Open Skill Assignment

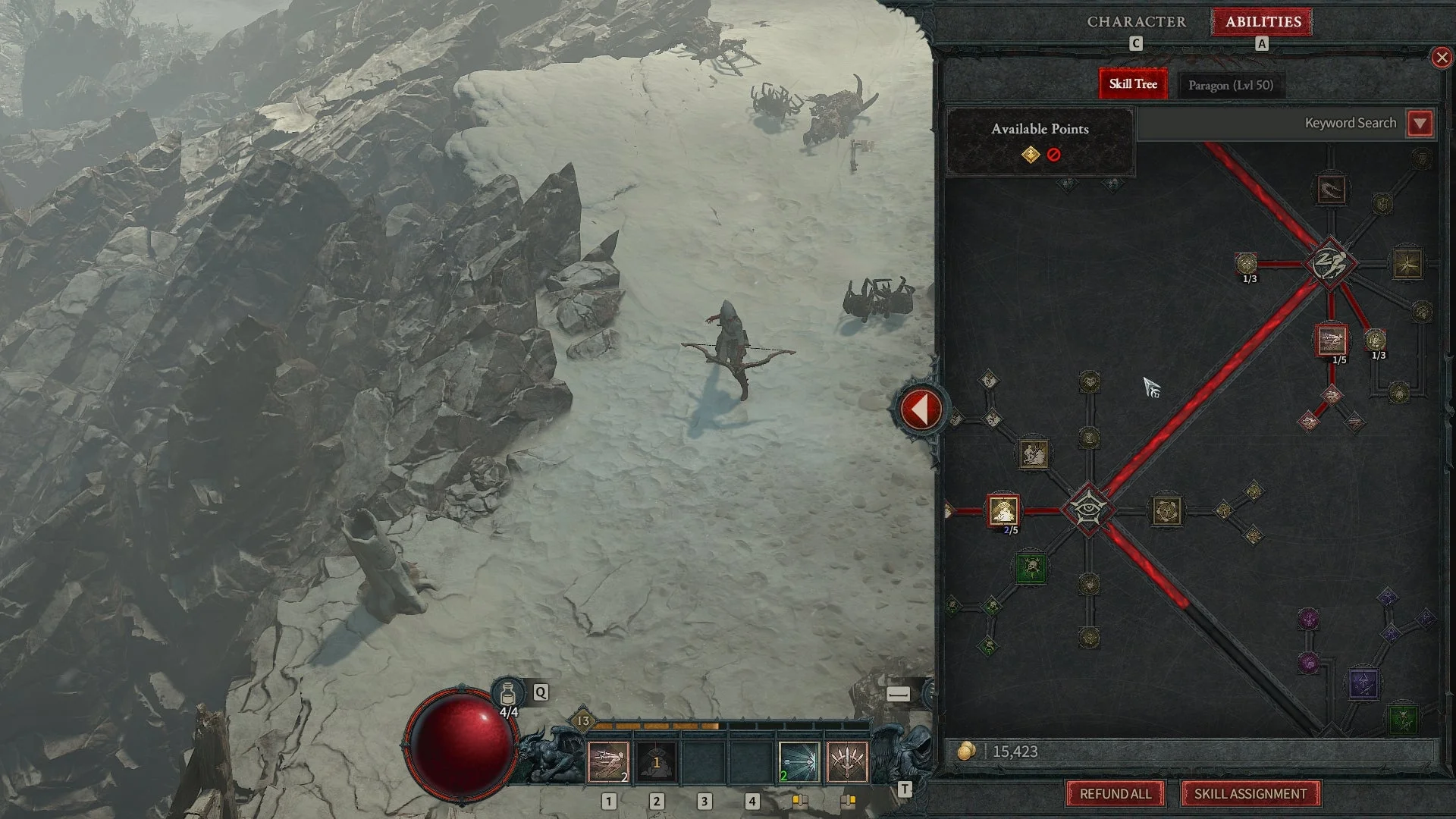tap(1250, 794)
